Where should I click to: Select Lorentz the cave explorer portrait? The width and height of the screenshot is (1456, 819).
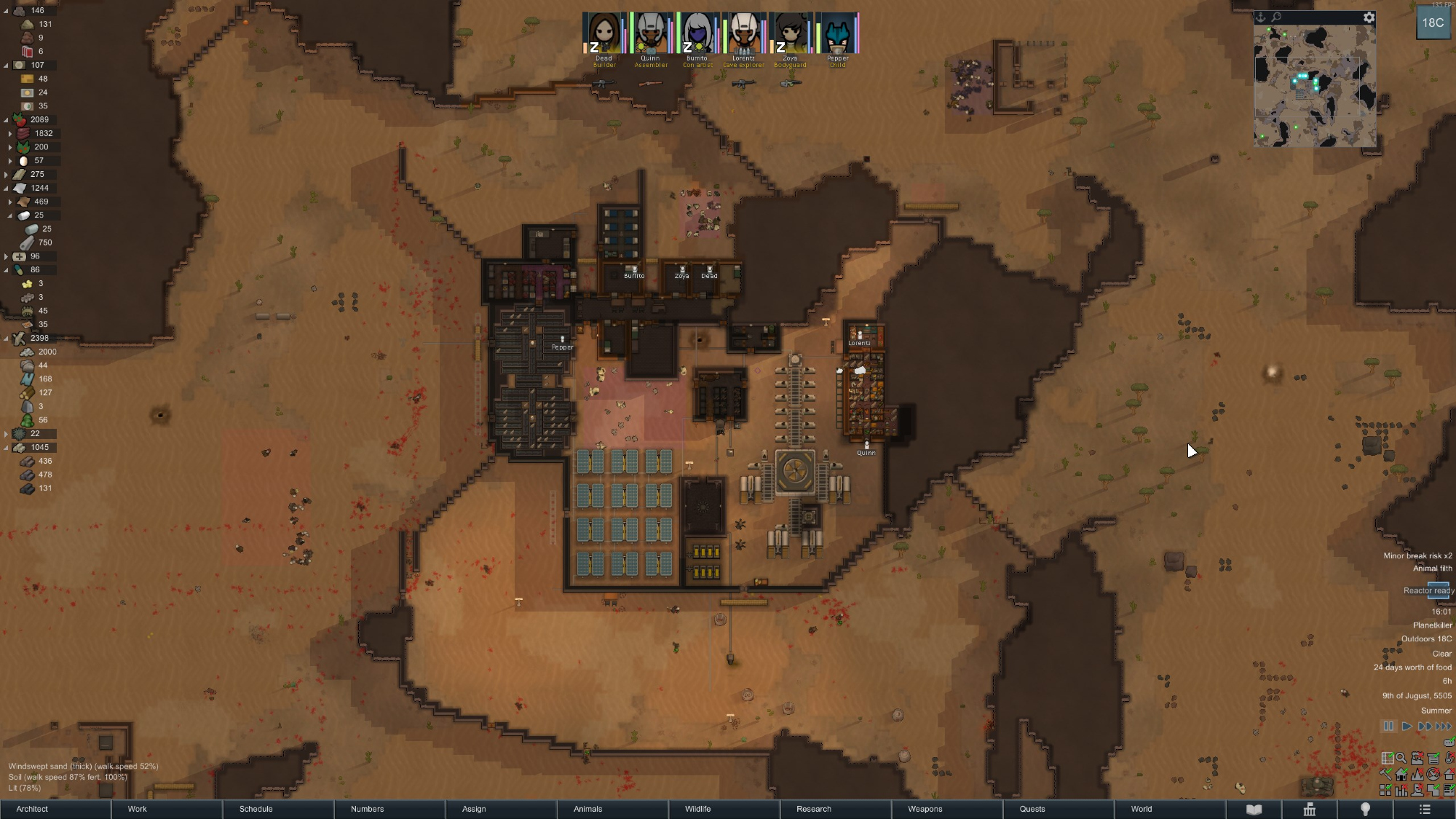tap(743, 33)
